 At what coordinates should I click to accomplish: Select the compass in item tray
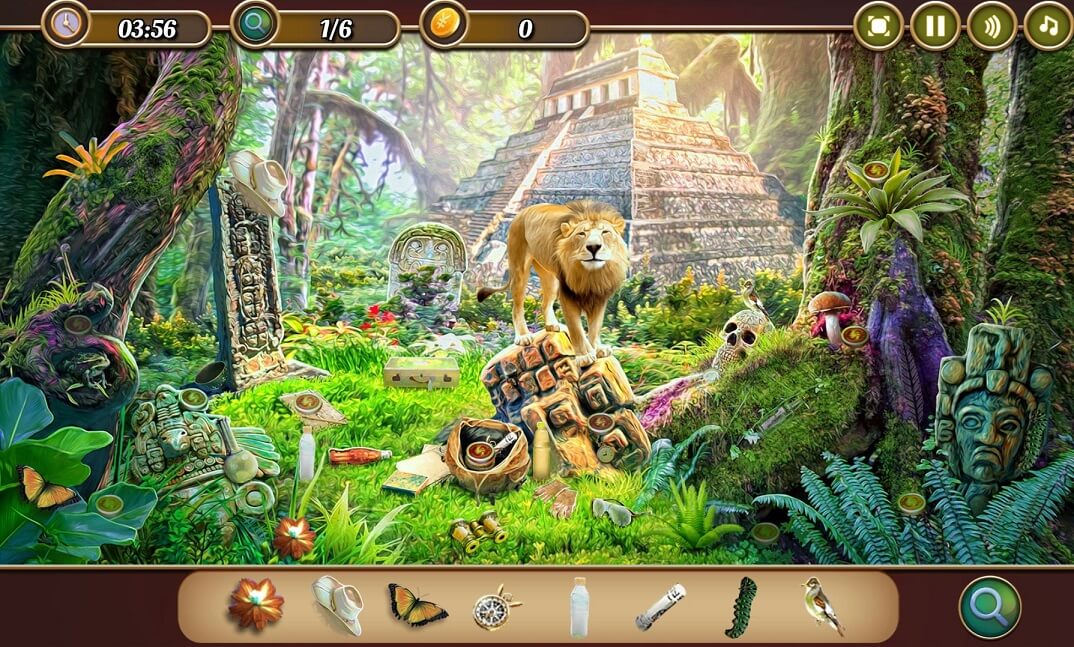(x=496, y=607)
